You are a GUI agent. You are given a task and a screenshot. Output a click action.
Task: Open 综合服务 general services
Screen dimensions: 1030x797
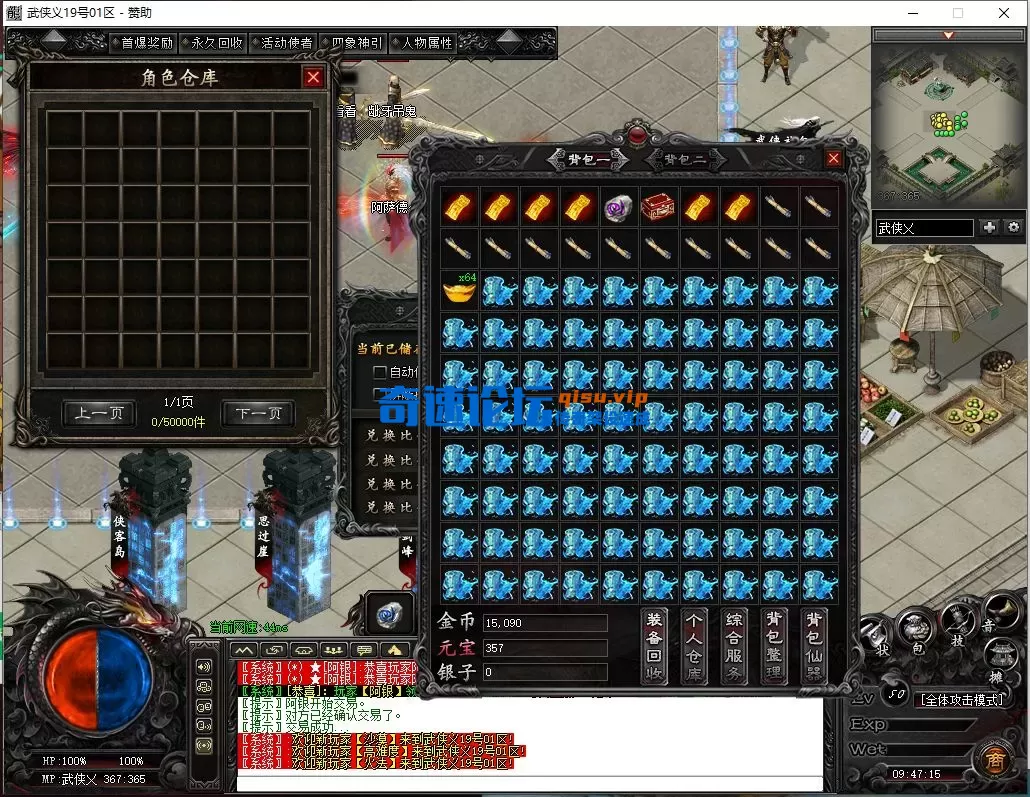(x=735, y=646)
